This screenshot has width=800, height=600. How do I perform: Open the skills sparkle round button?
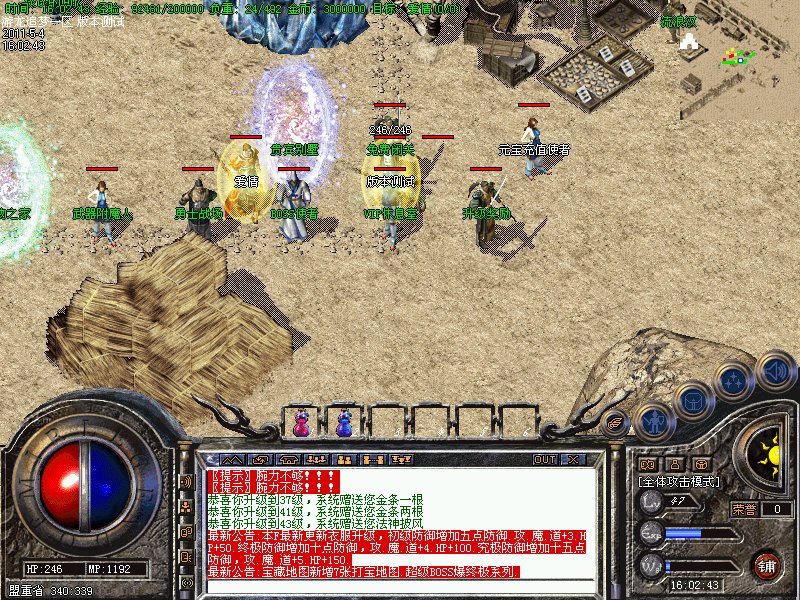[x=735, y=381]
